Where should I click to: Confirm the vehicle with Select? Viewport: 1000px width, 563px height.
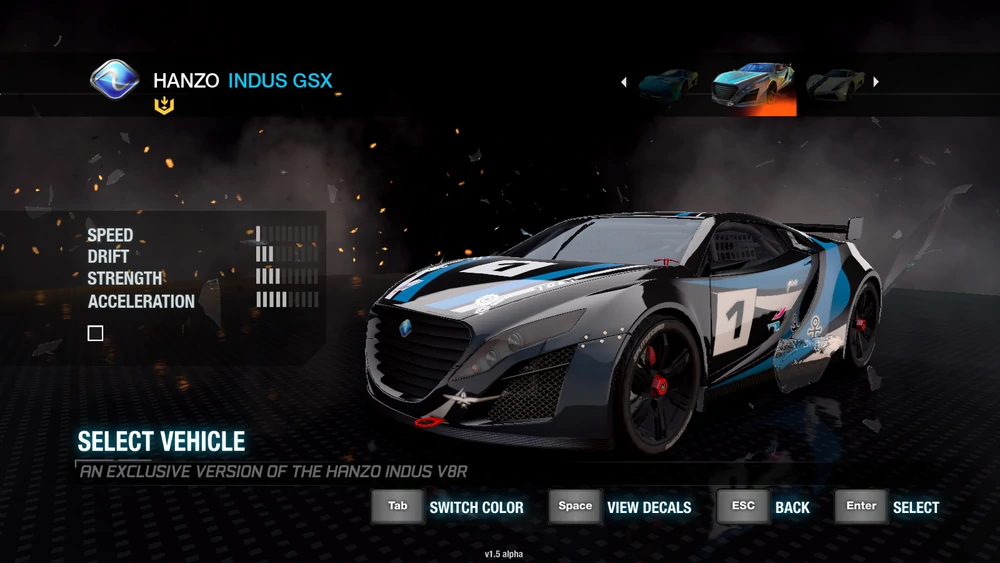(x=888, y=507)
